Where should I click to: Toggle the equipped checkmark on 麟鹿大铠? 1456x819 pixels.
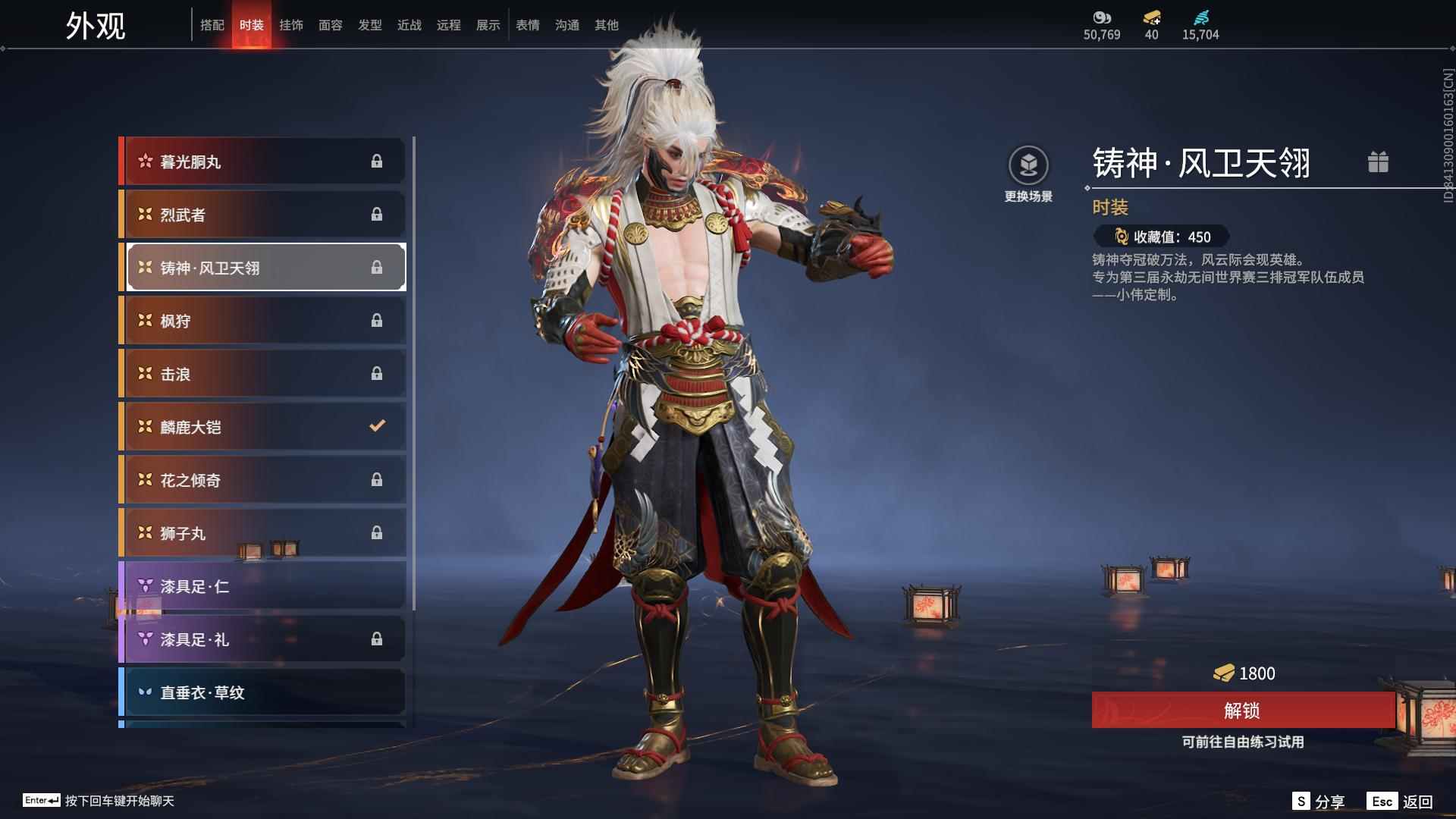point(378,426)
